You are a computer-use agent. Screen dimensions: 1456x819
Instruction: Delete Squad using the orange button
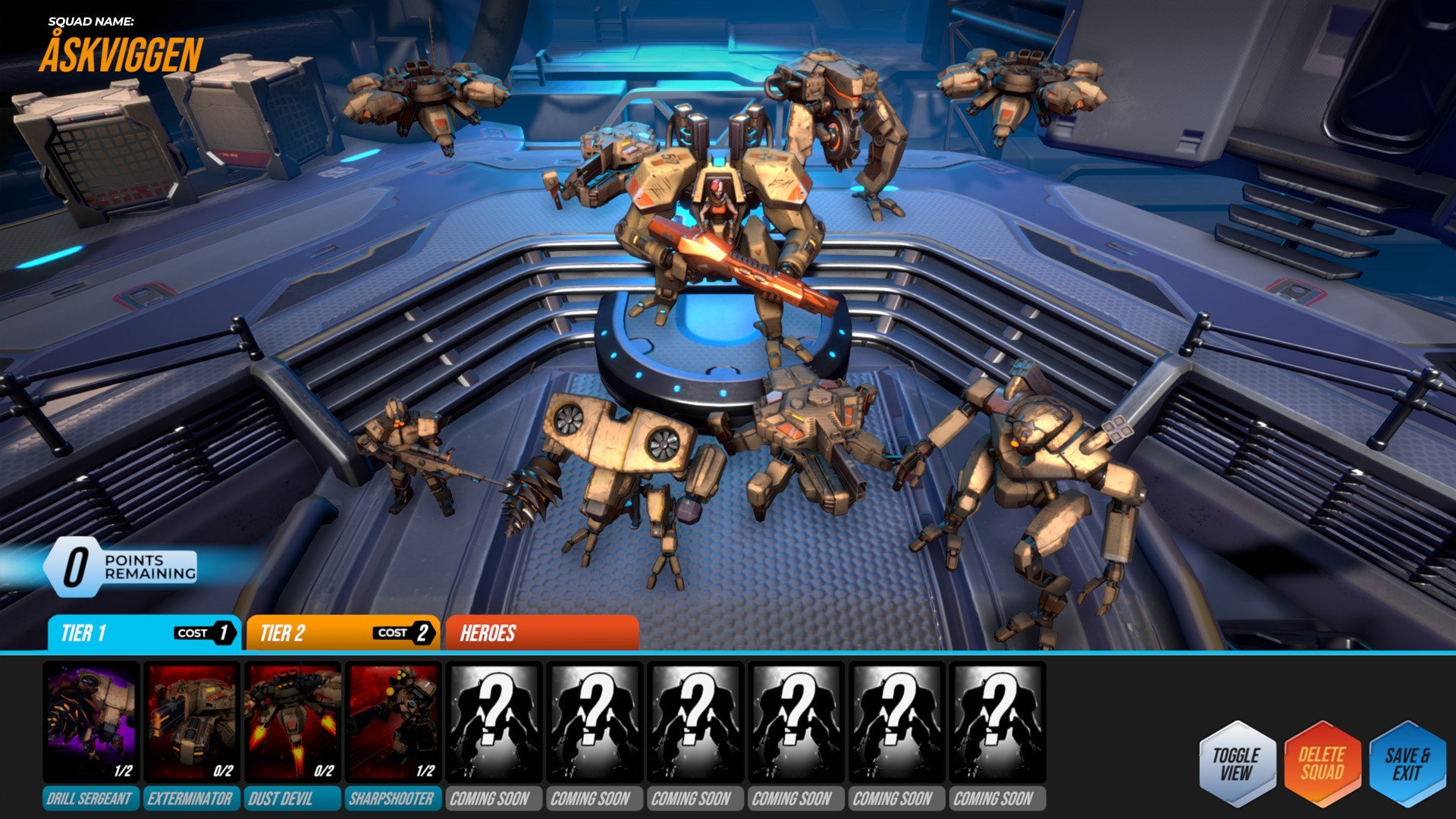(x=1322, y=764)
